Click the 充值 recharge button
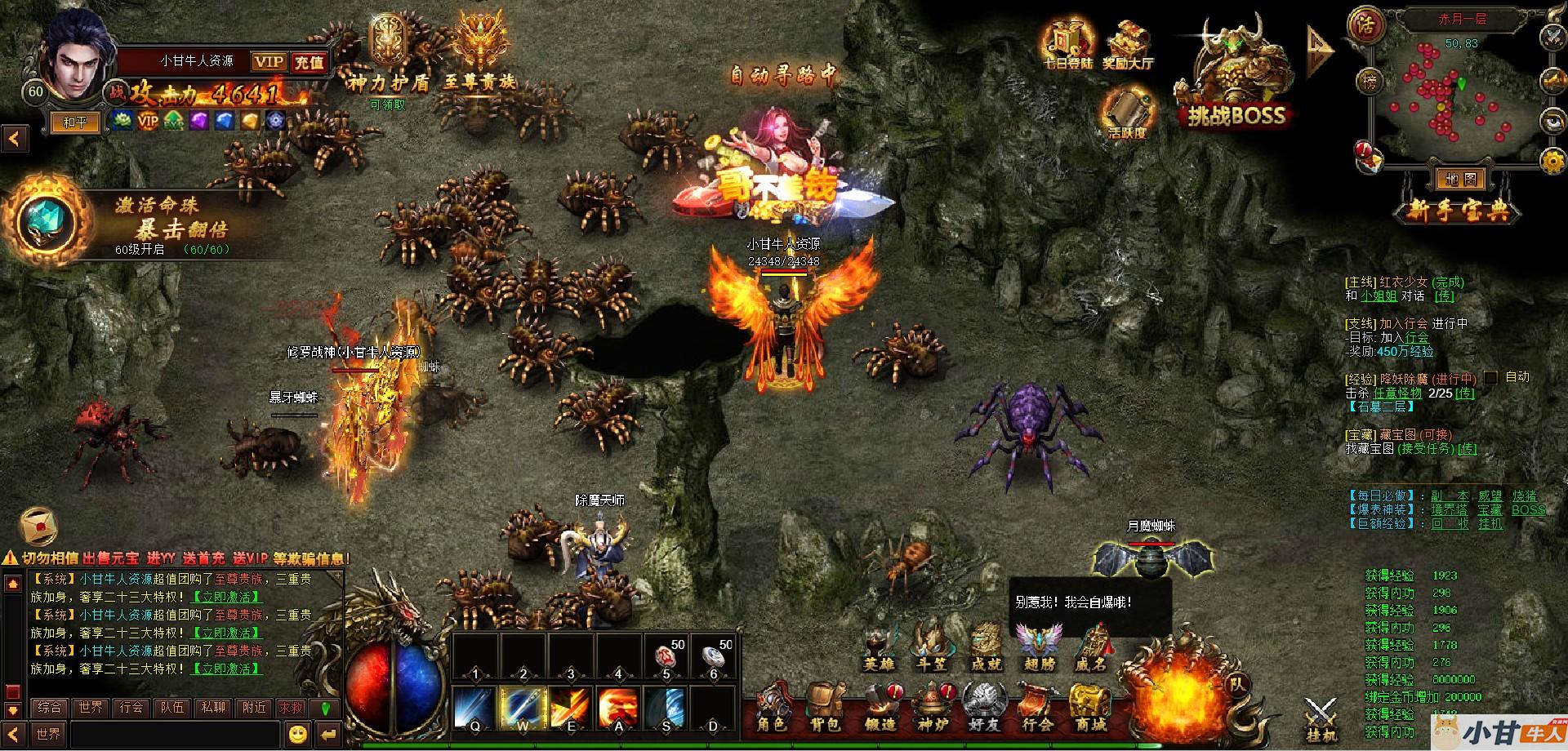Image resolution: width=1568 pixels, height=751 pixels. (x=309, y=62)
